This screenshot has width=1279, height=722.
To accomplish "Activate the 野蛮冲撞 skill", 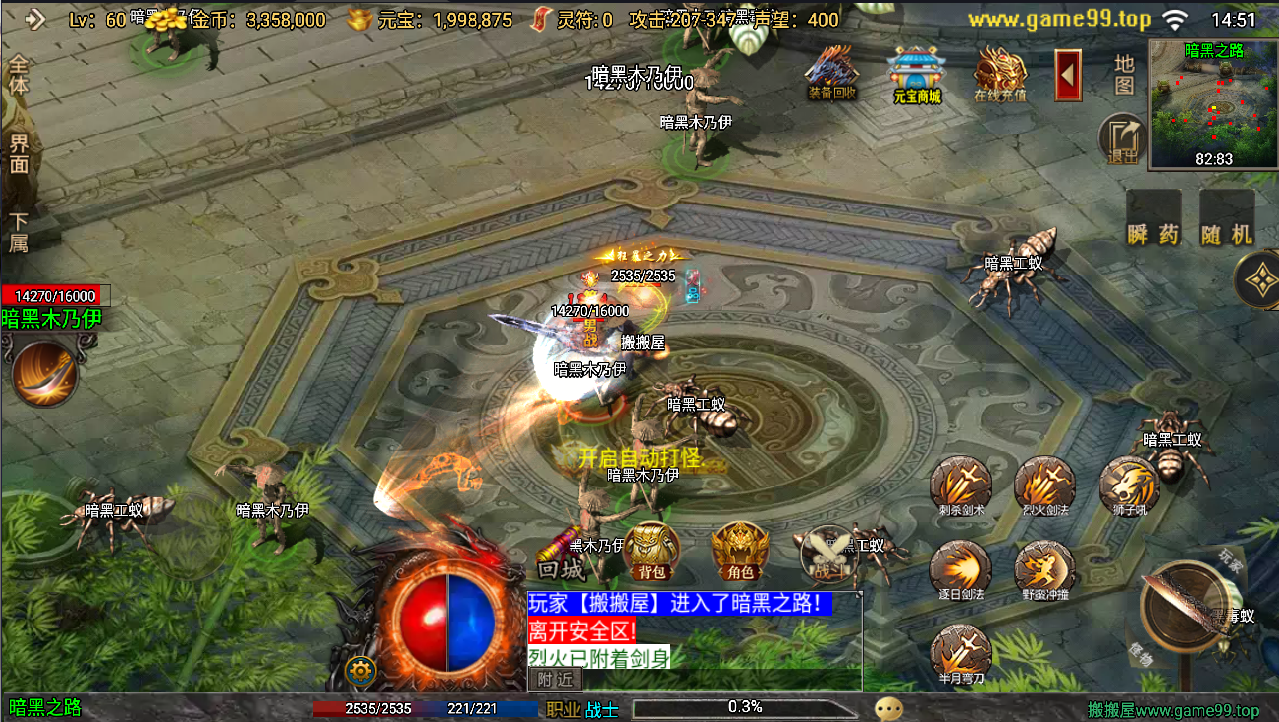I will (x=1045, y=571).
